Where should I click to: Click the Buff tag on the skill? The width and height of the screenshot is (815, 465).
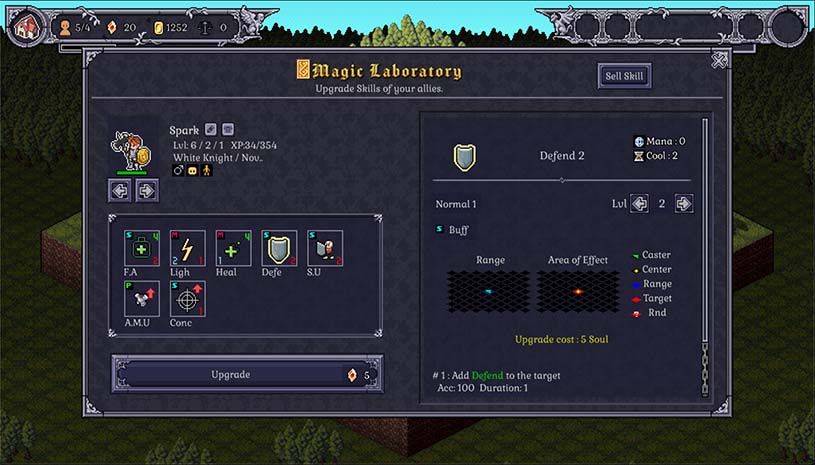[x=453, y=230]
